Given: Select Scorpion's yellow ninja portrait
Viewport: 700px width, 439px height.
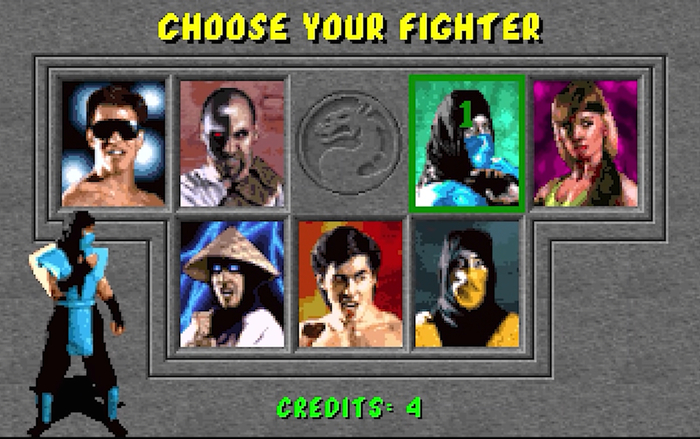Looking at the screenshot, I should (467, 283).
